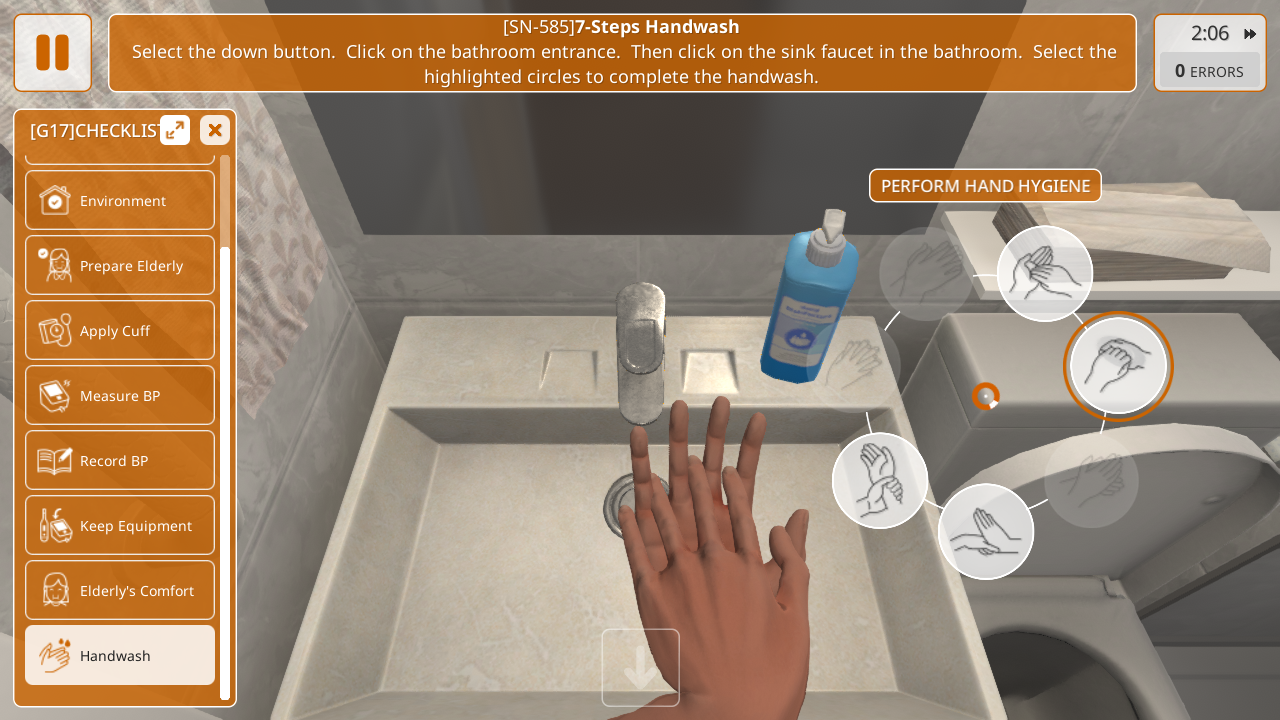Select the Measure BP checklist entry
The image size is (1280, 720).
coord(120,395)
